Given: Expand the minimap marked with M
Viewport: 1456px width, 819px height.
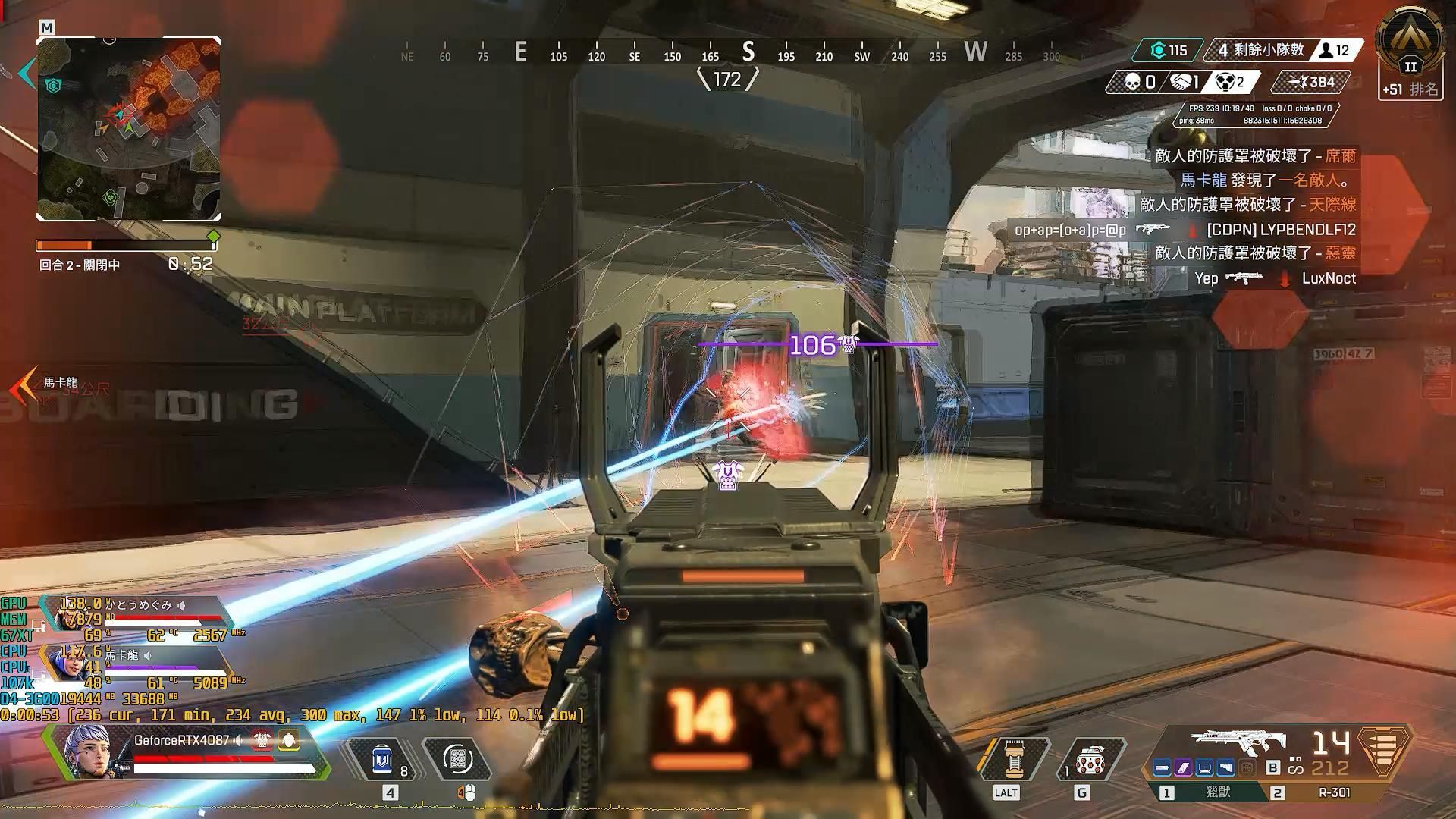Looking at the screenshot, I should (47, 26).
